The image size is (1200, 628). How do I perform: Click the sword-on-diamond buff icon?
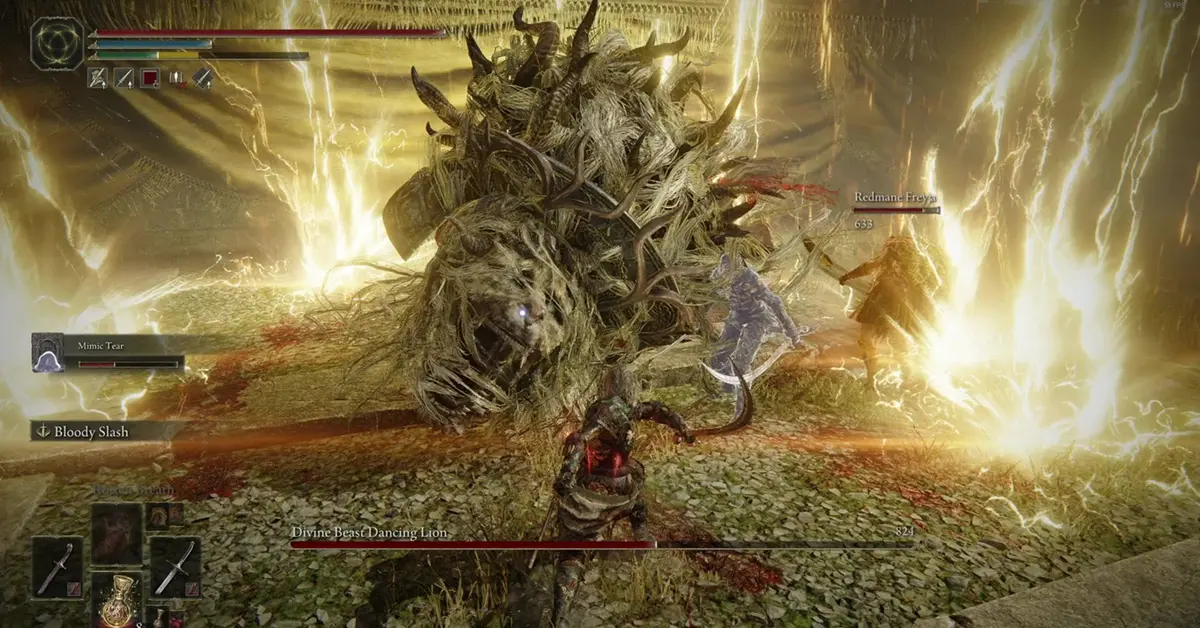click(x=203, y=76)
